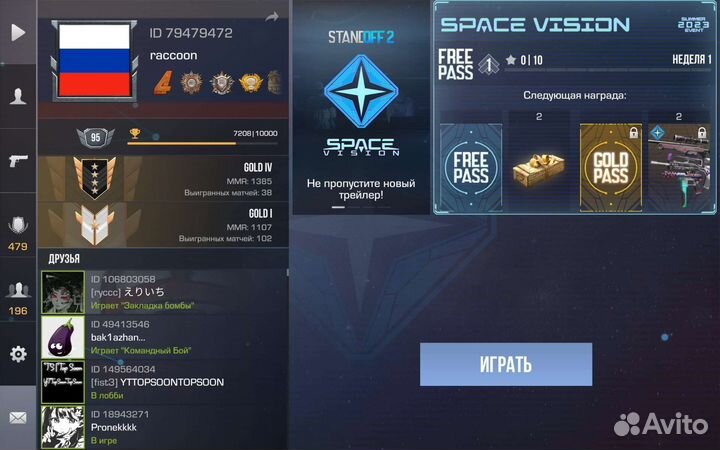The width and height of the screenshot is (720, 450).
Task: Start a match with the ИГРАТЬ button
Action: (x=505, y=364)
